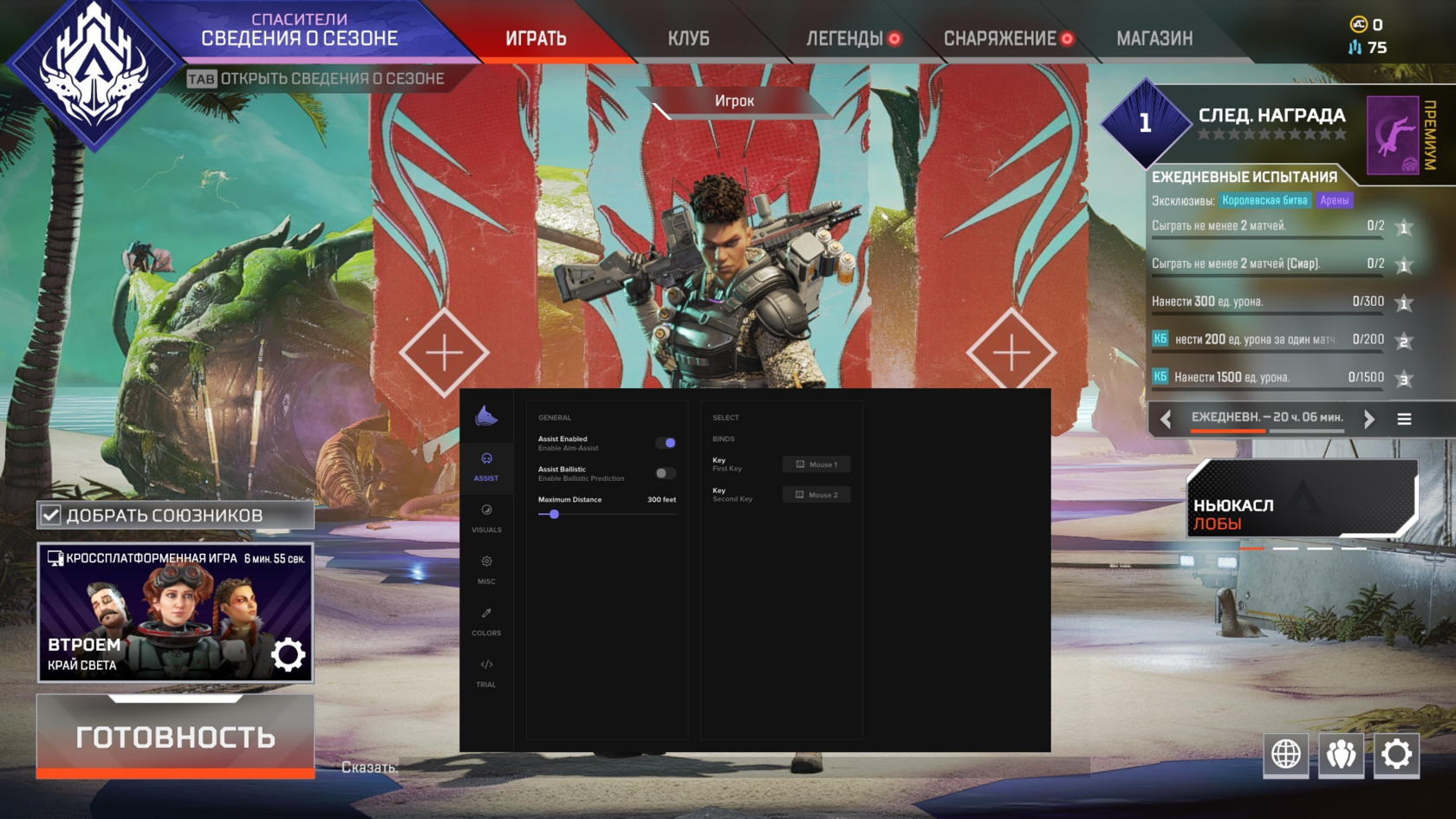The width and height of the screenshot is (1456, 819).
Task: Click the right arrow on the challenges bar
Action: pyautogui.click(x=1368, y=419)
